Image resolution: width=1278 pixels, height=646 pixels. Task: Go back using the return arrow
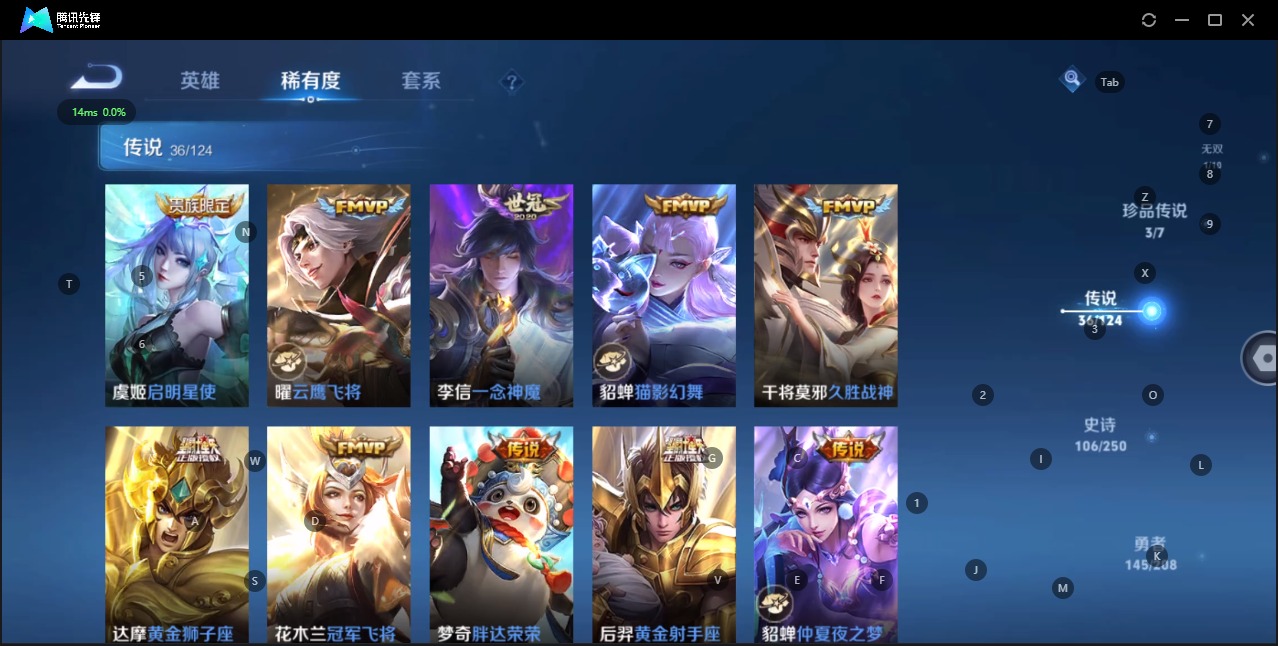coord(97,78)
